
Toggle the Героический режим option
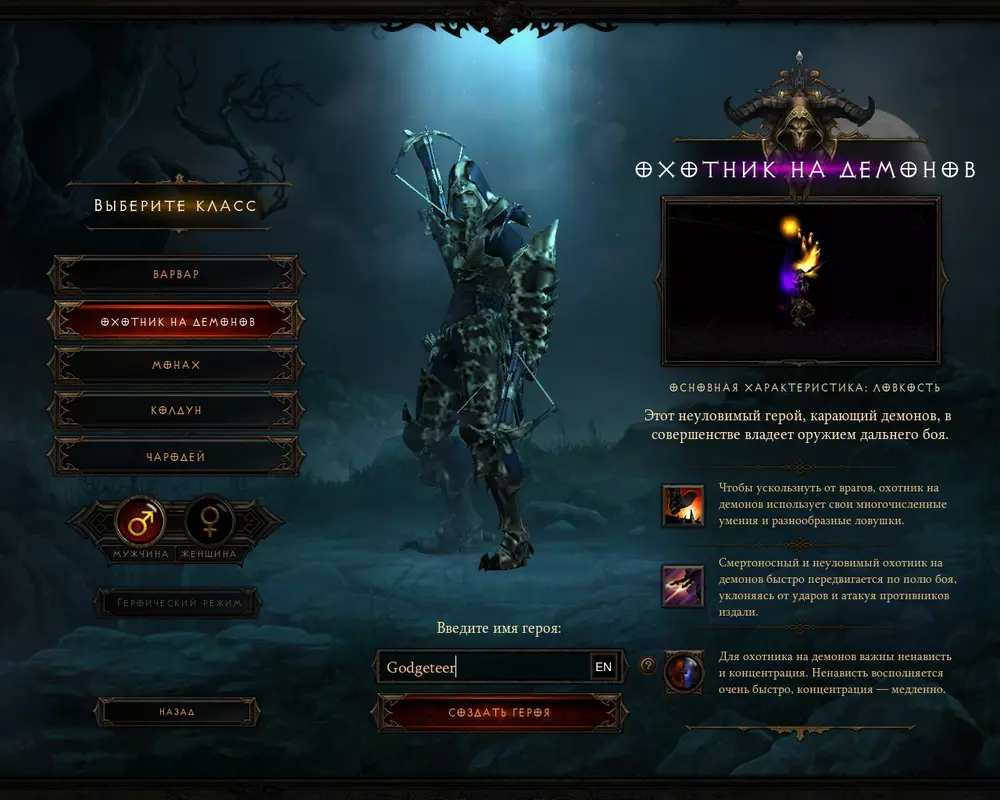(176, 603)
